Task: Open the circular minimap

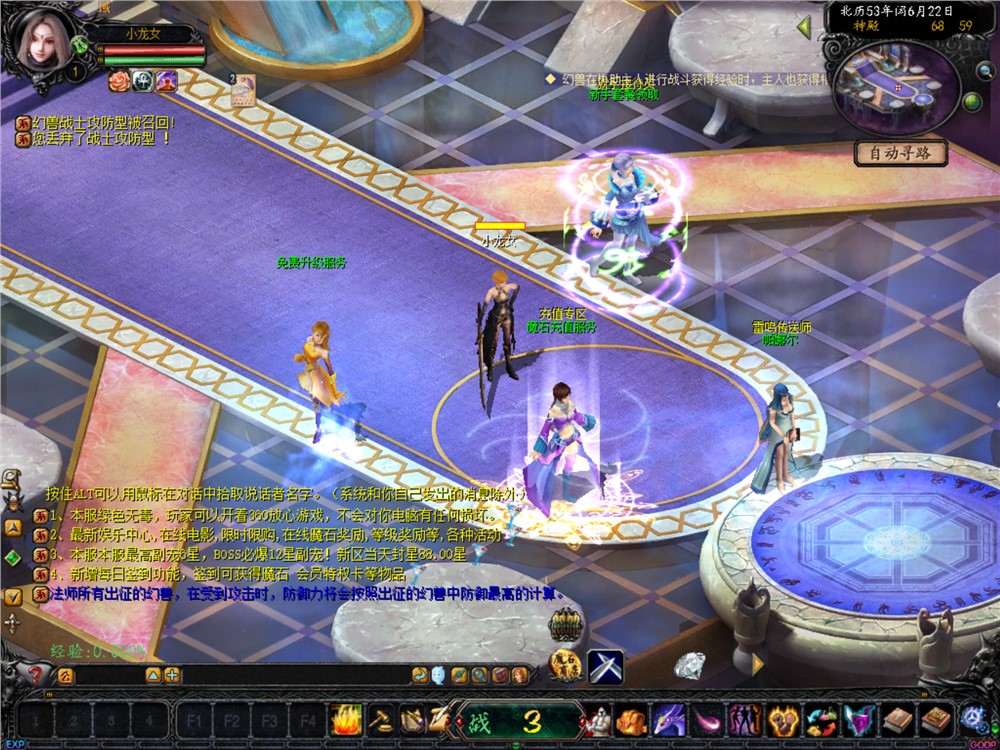Action: [x=895, y=88]
